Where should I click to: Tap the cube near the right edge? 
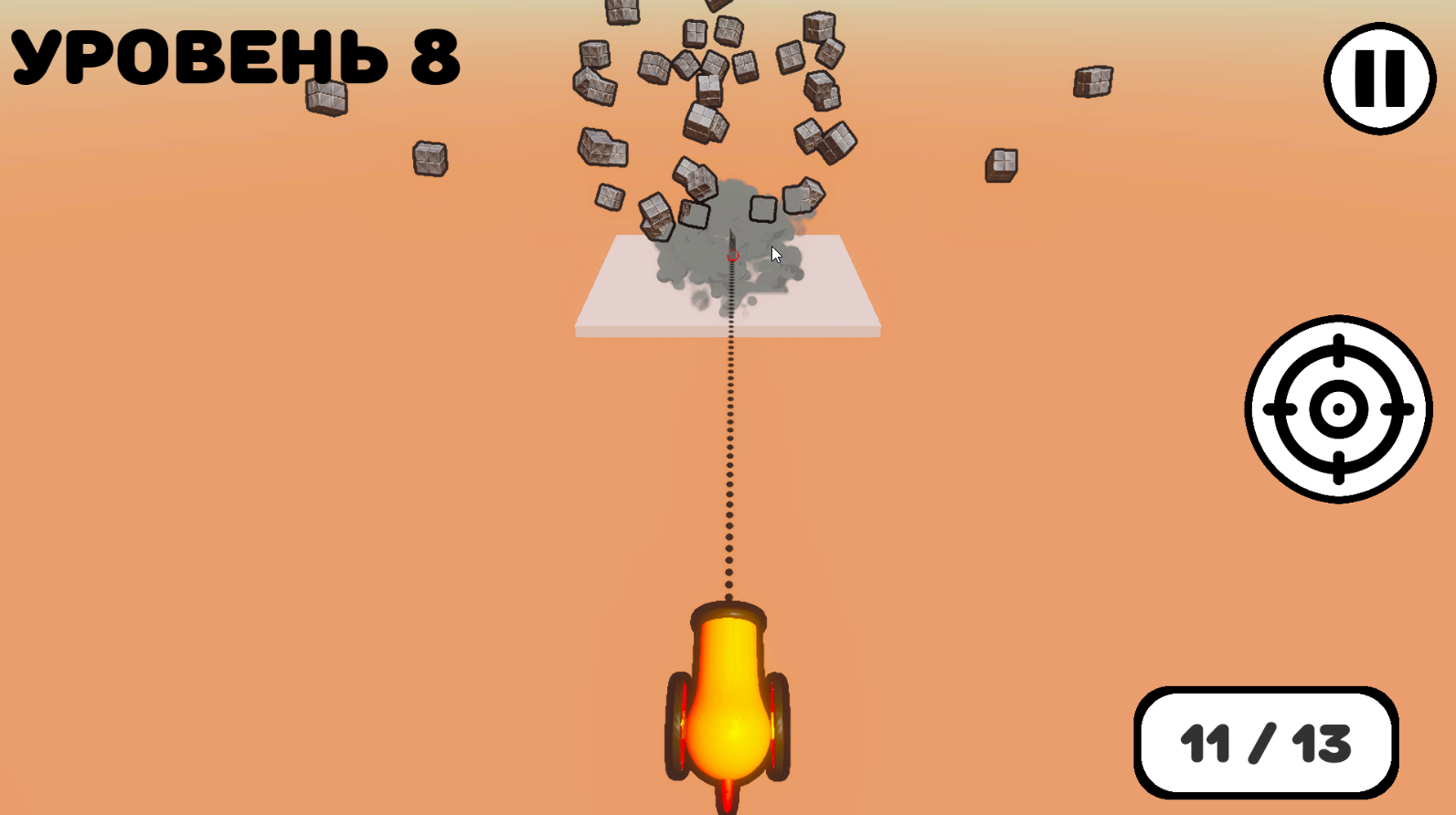(1092, 82)
